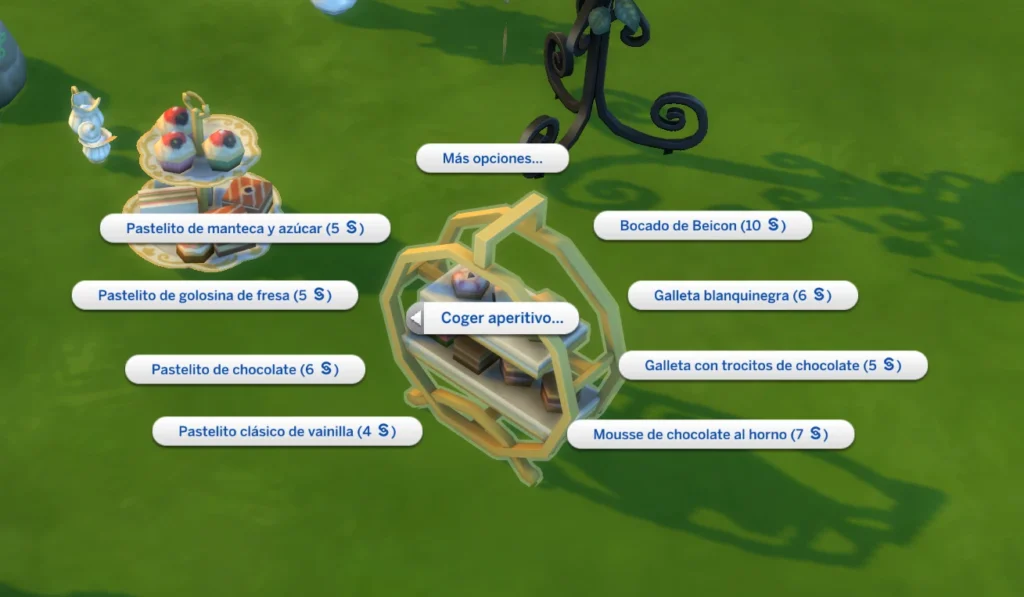Select Pastelito de golosina de fresa
This screenshot has width=1024, height=597.
(x=214, y=295)
